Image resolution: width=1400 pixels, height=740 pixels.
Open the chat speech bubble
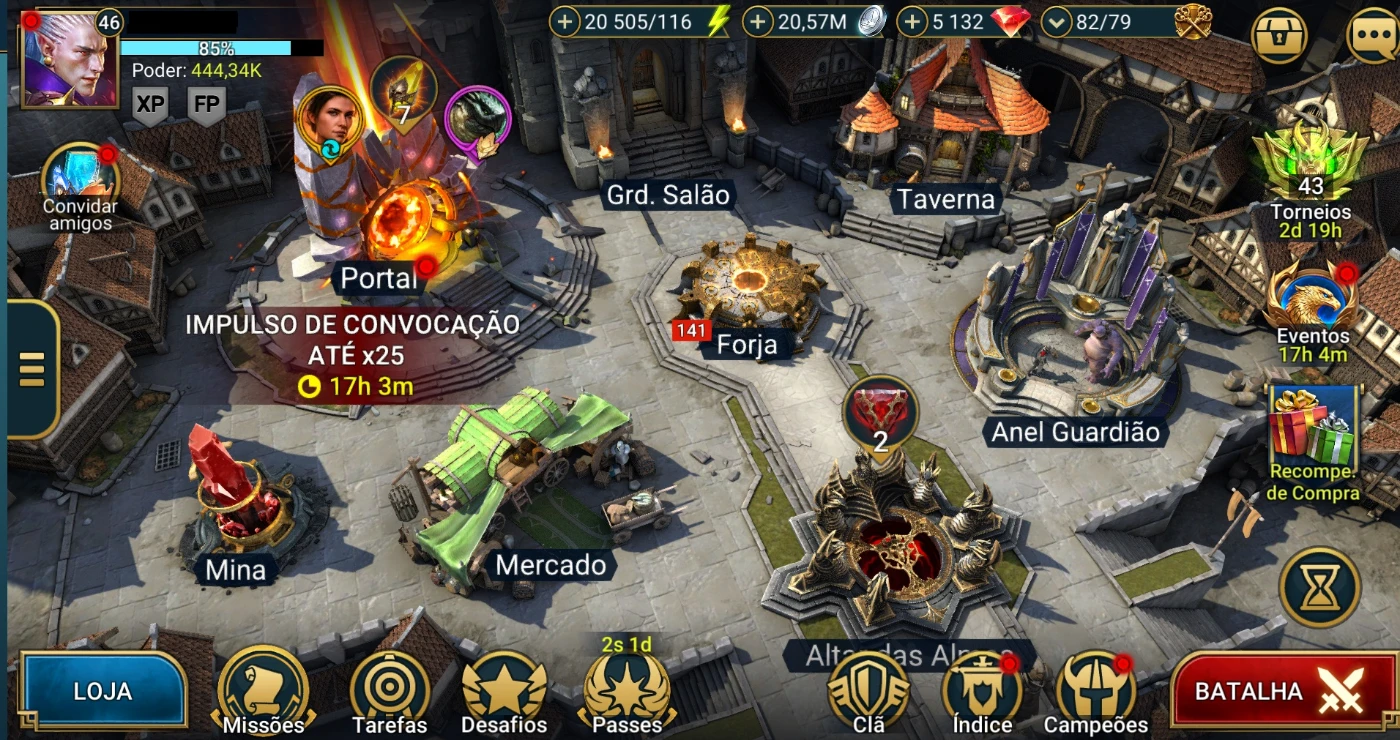(x=1372, y=36)
